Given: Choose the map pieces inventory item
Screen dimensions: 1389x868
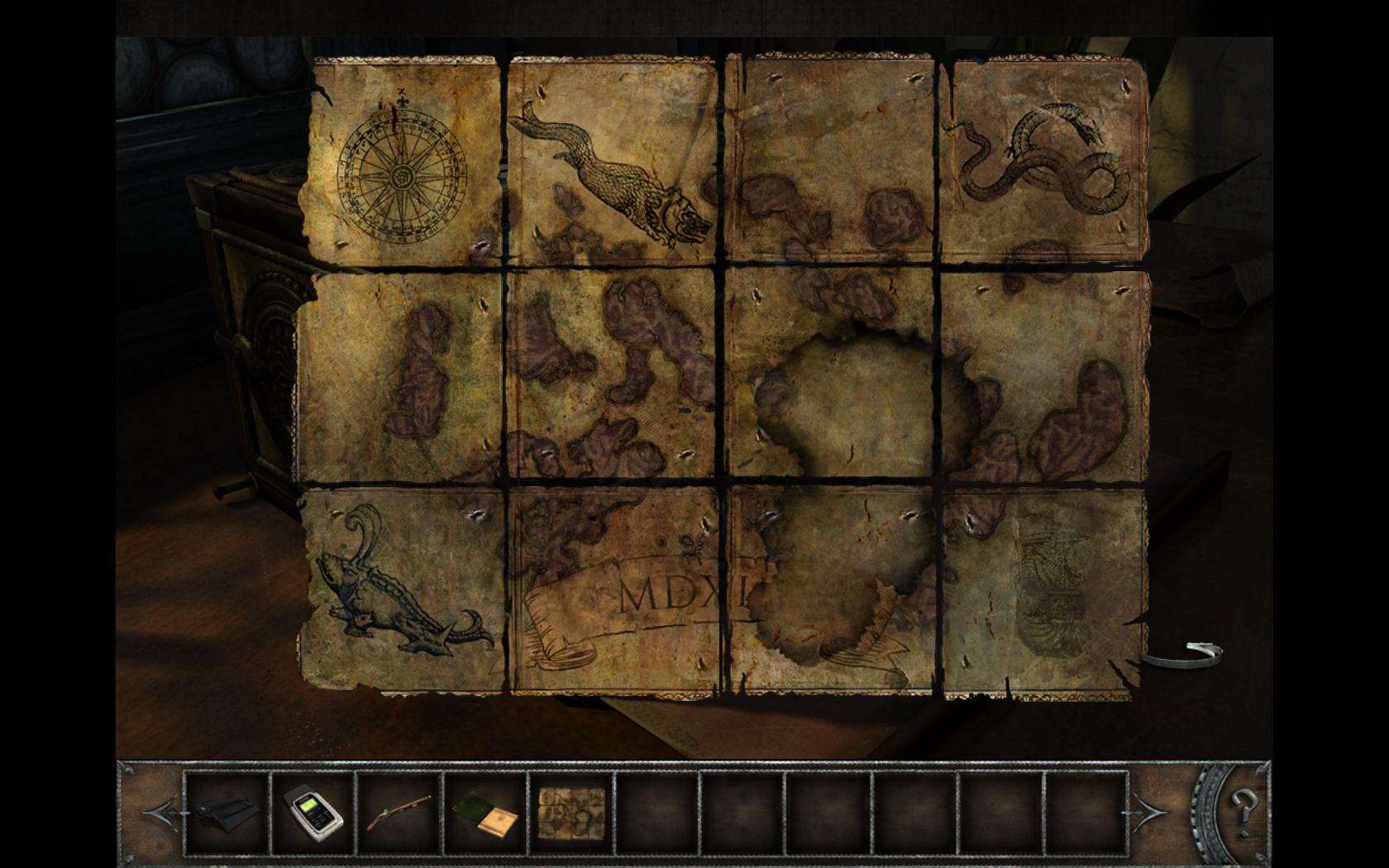Looking at the screenshot, I should [x=572, y=812].
